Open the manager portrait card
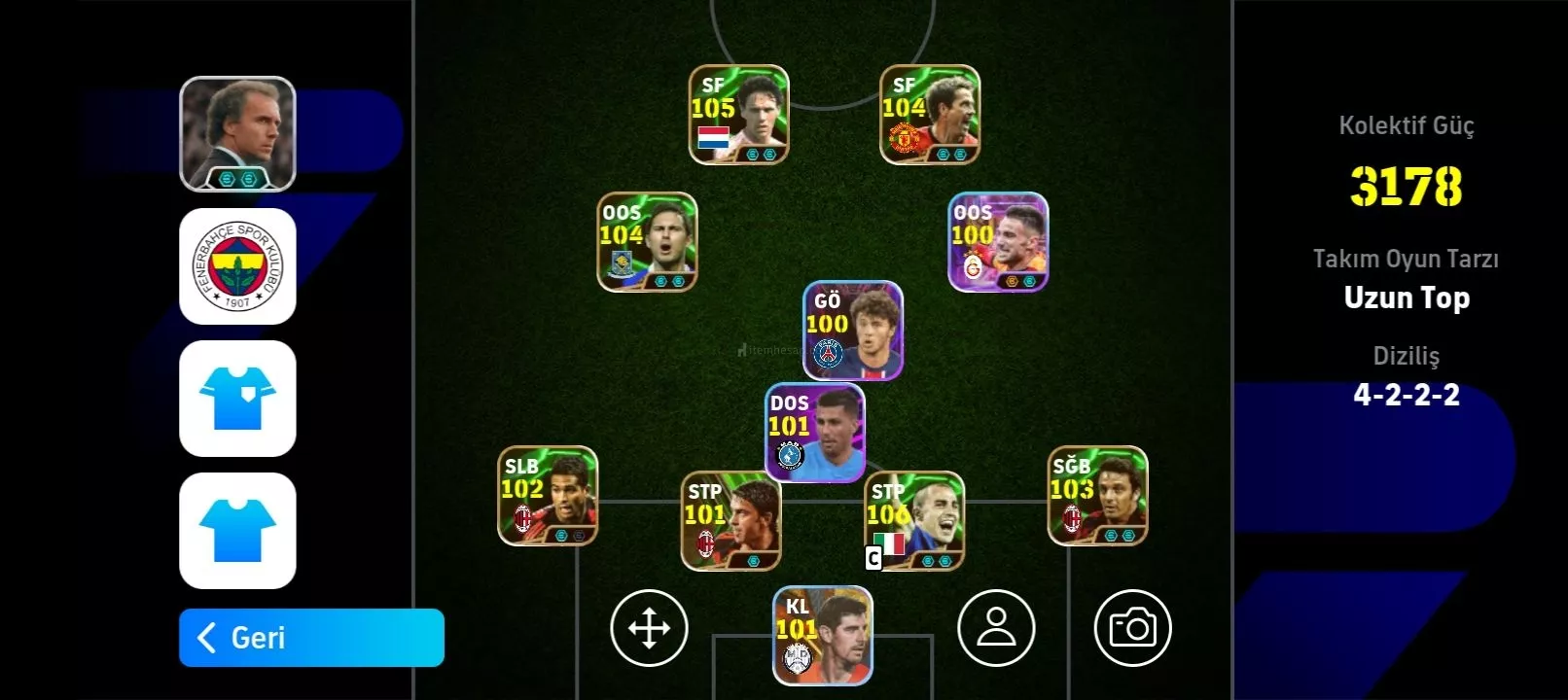Viewport: 1568px width, 700px height. 237,134
